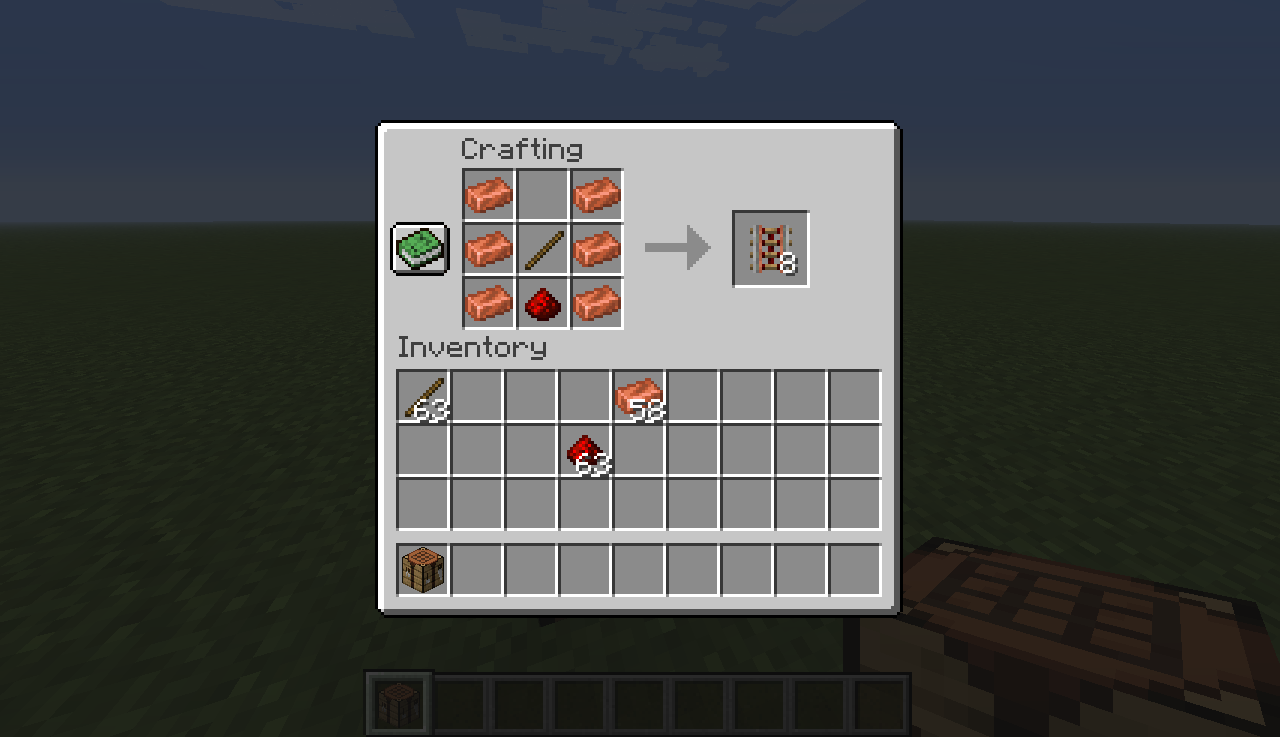Viewport: 1280px width, 737px height.
Task: Click the top-right copper ingot in the grid
Action: pos(596,194)
